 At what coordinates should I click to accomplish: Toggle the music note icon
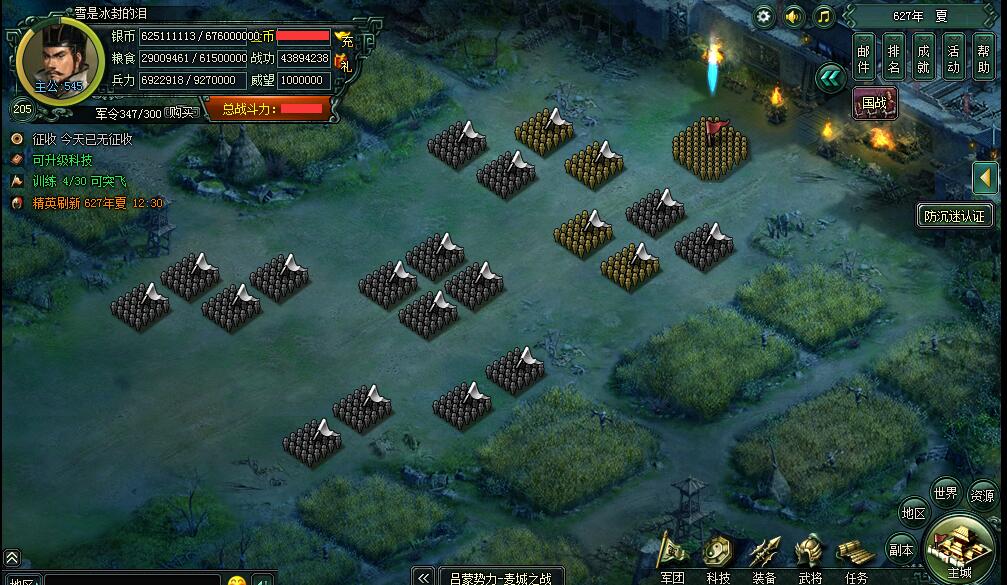823,16
